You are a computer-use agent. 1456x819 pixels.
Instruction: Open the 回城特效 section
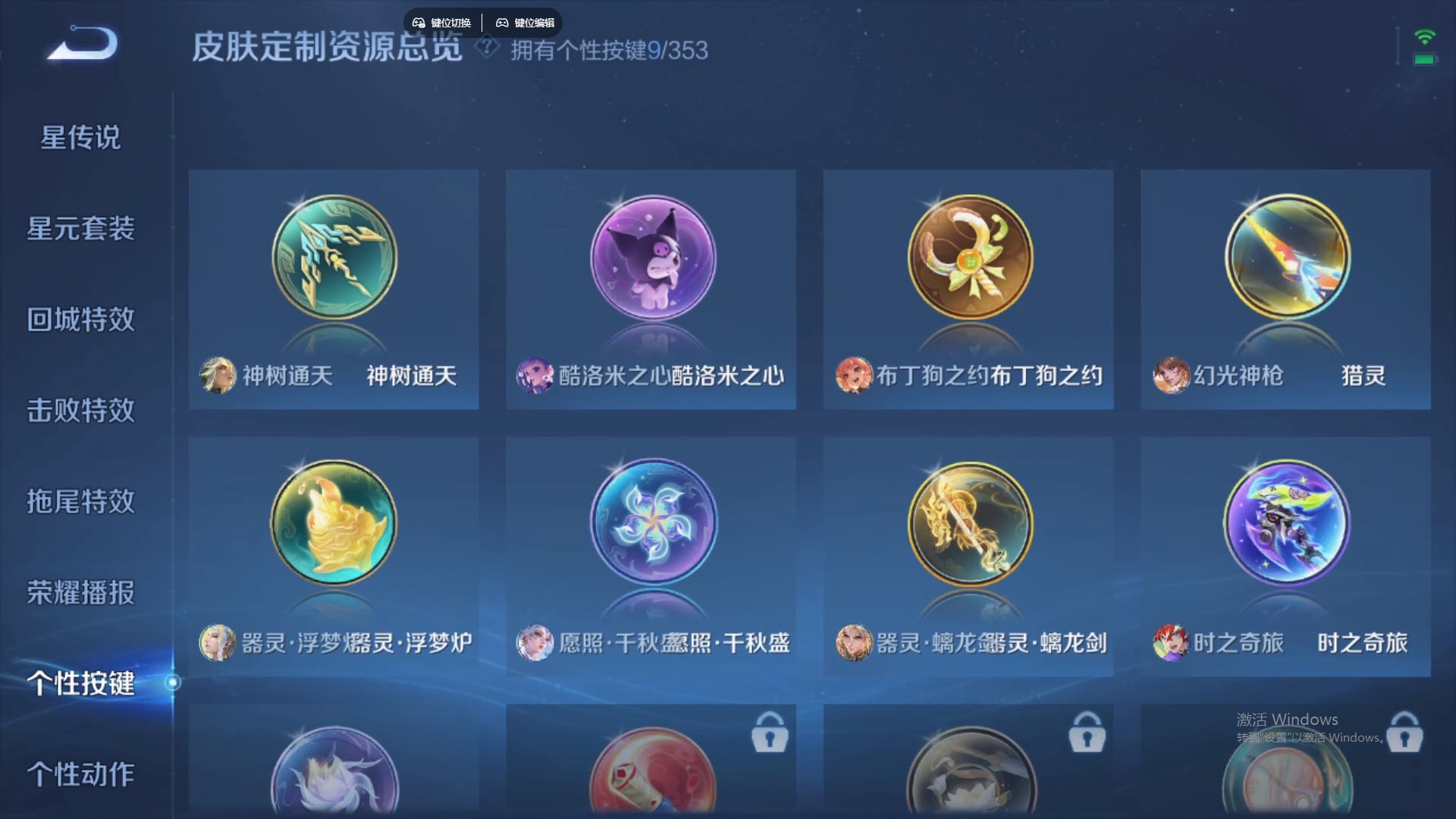click(x=82, y=320)
